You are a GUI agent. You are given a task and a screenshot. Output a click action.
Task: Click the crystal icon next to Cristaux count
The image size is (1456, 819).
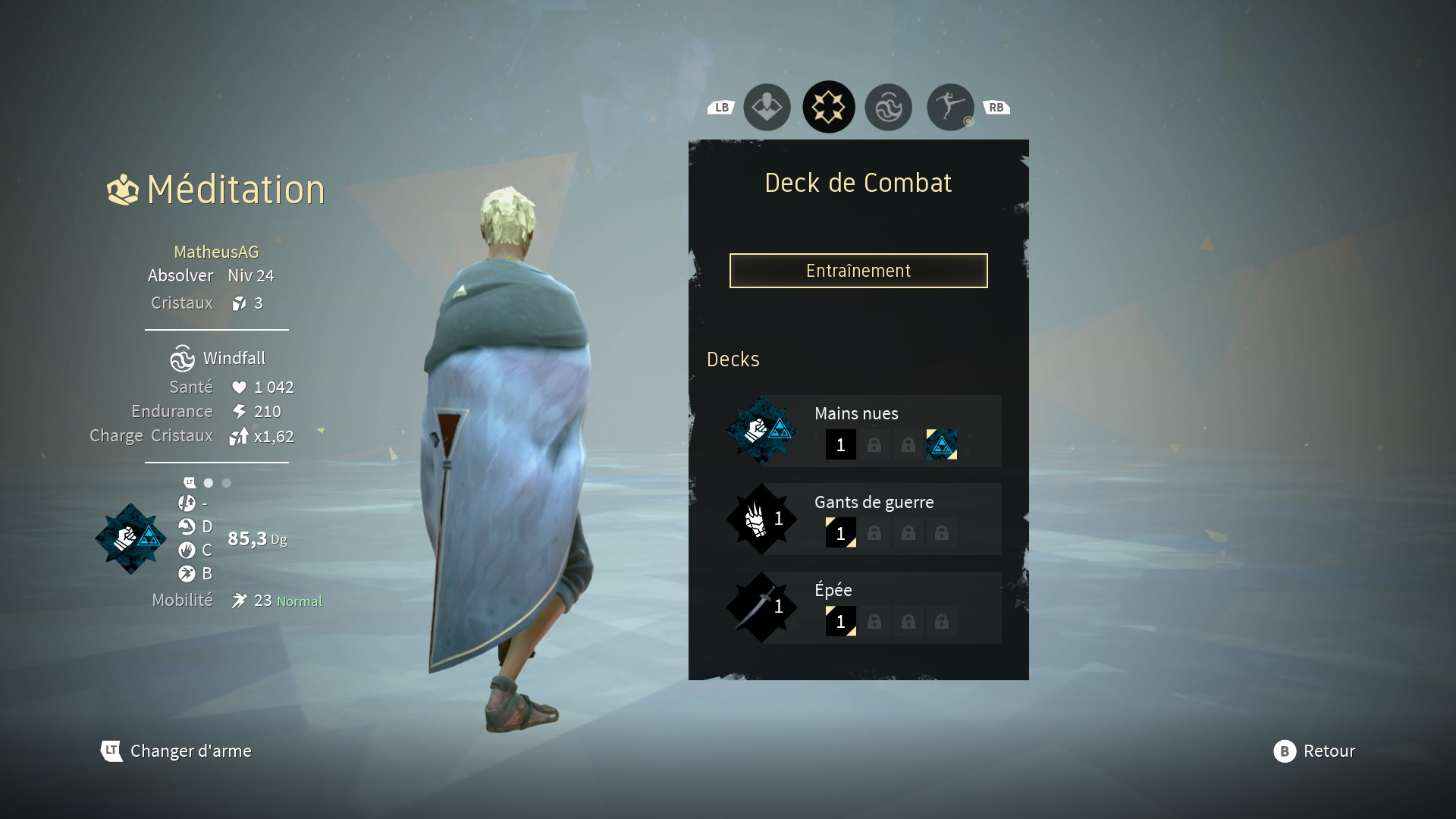pyautogui.click(x=241, y=303)
